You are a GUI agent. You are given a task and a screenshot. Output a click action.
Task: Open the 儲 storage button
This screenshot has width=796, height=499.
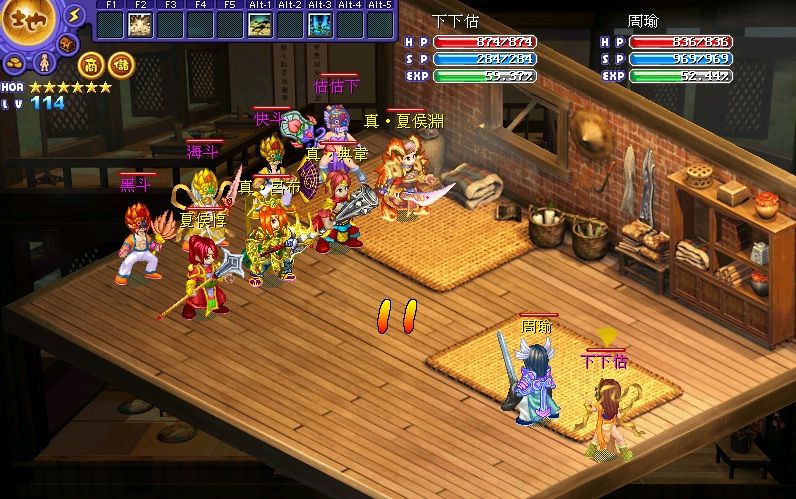120,63
